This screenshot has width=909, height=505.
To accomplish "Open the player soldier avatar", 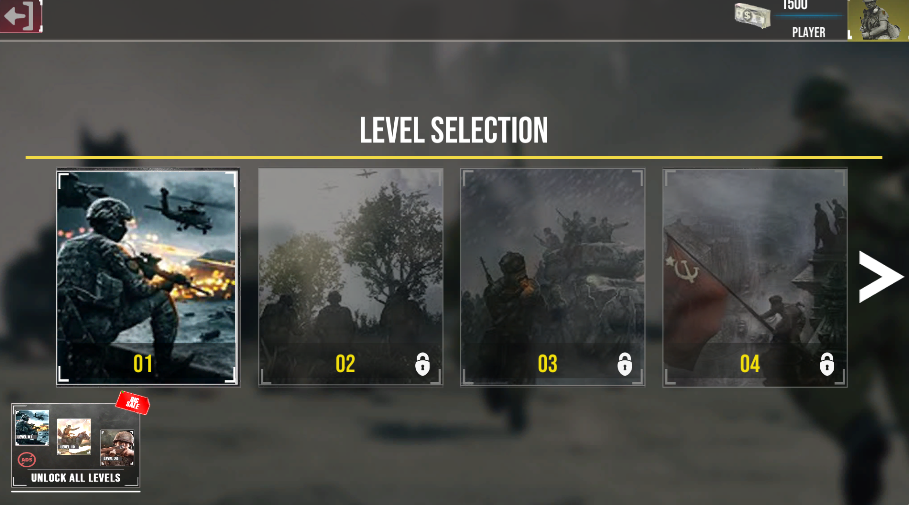I will [x=877, y=19].
